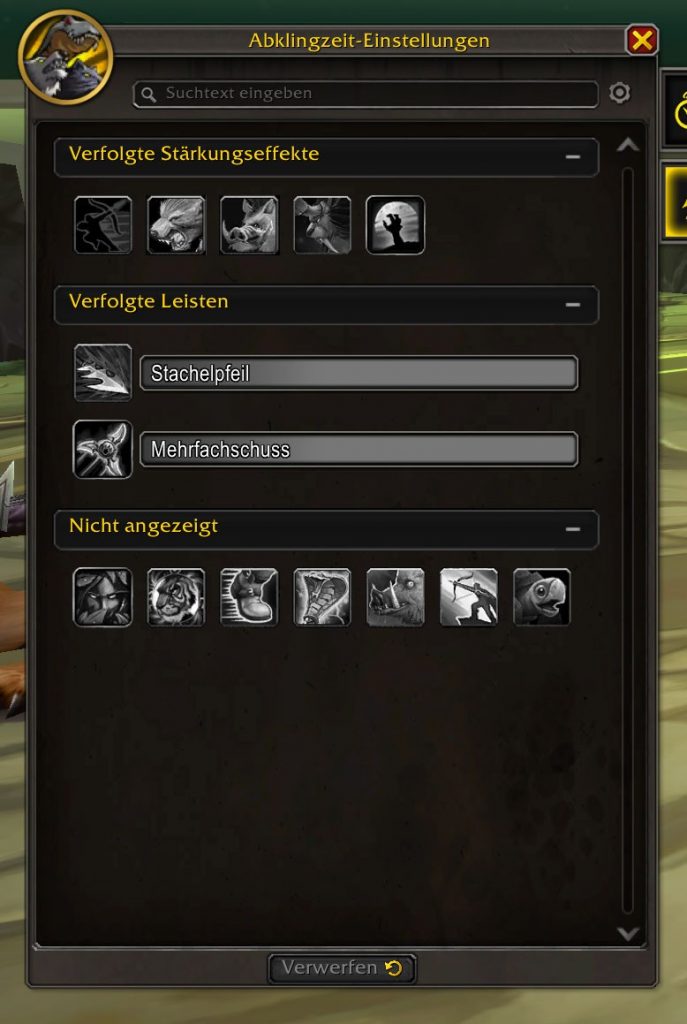Viewport: 687px width, 1024px height.
Task: Select the hooded face ability icon
Action: [x=103, y=597]
